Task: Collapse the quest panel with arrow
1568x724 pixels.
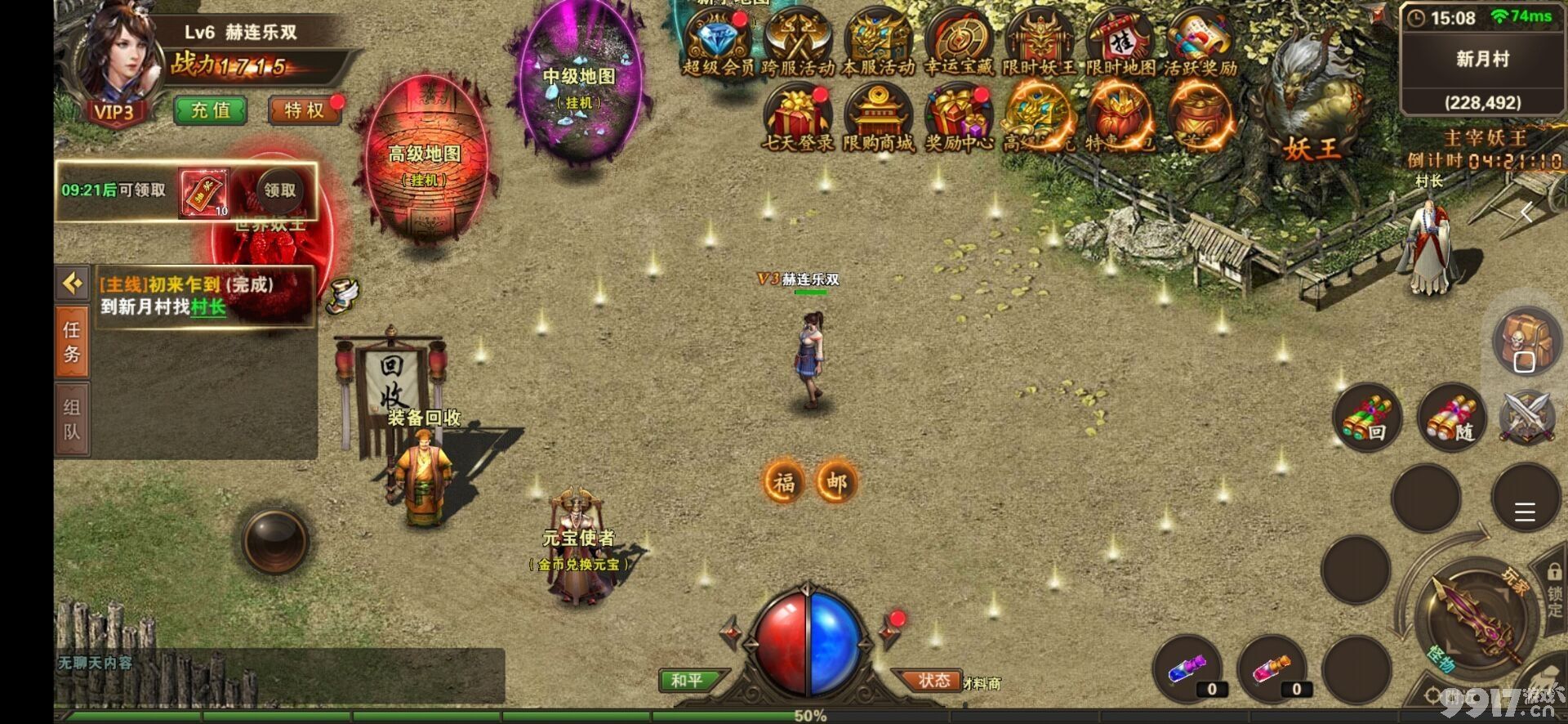Action: tap(73, 284)
